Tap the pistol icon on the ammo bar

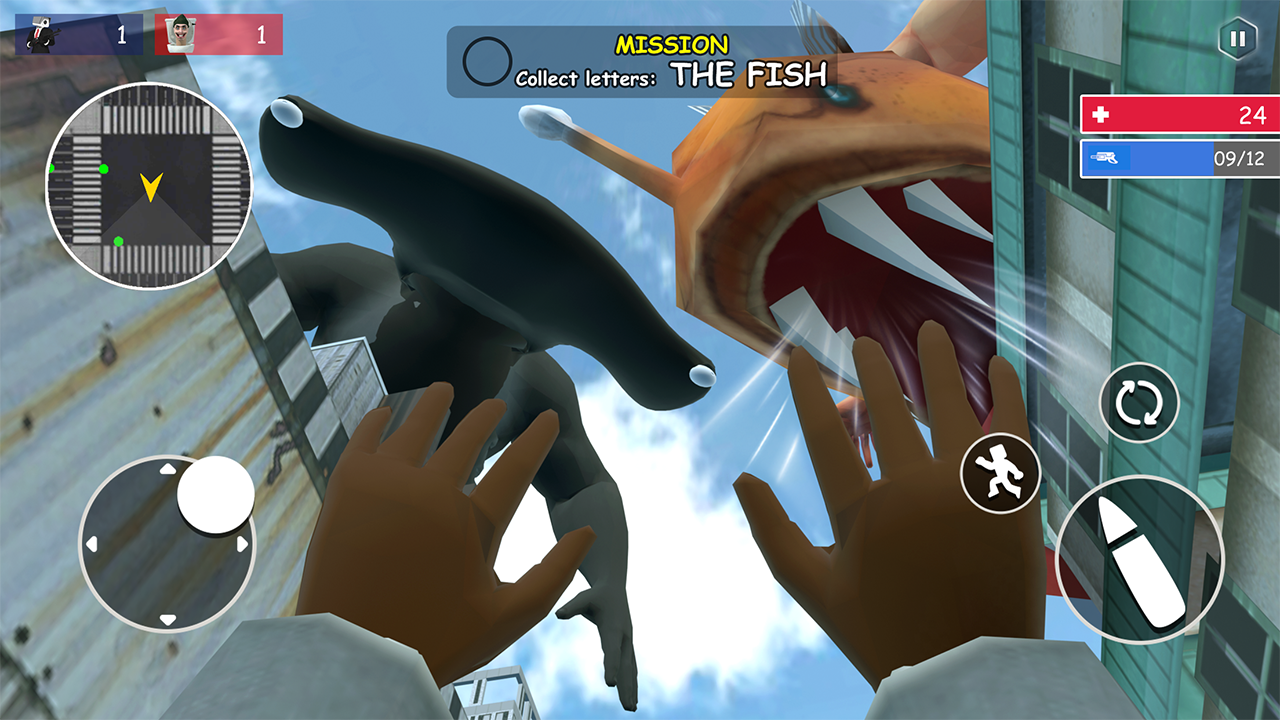tap(1105, 157)
